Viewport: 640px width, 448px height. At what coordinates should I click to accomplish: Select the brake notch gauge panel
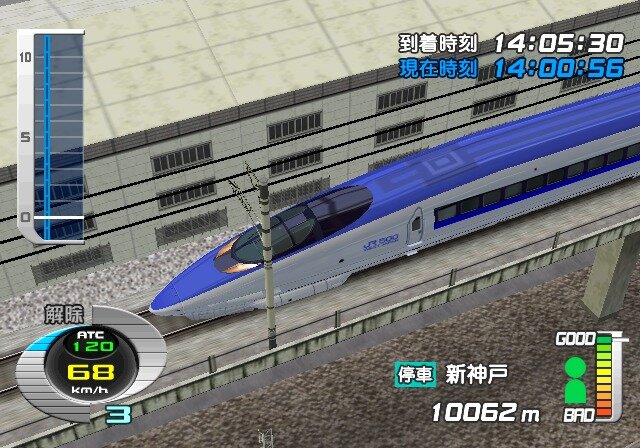tap(51, 136)
